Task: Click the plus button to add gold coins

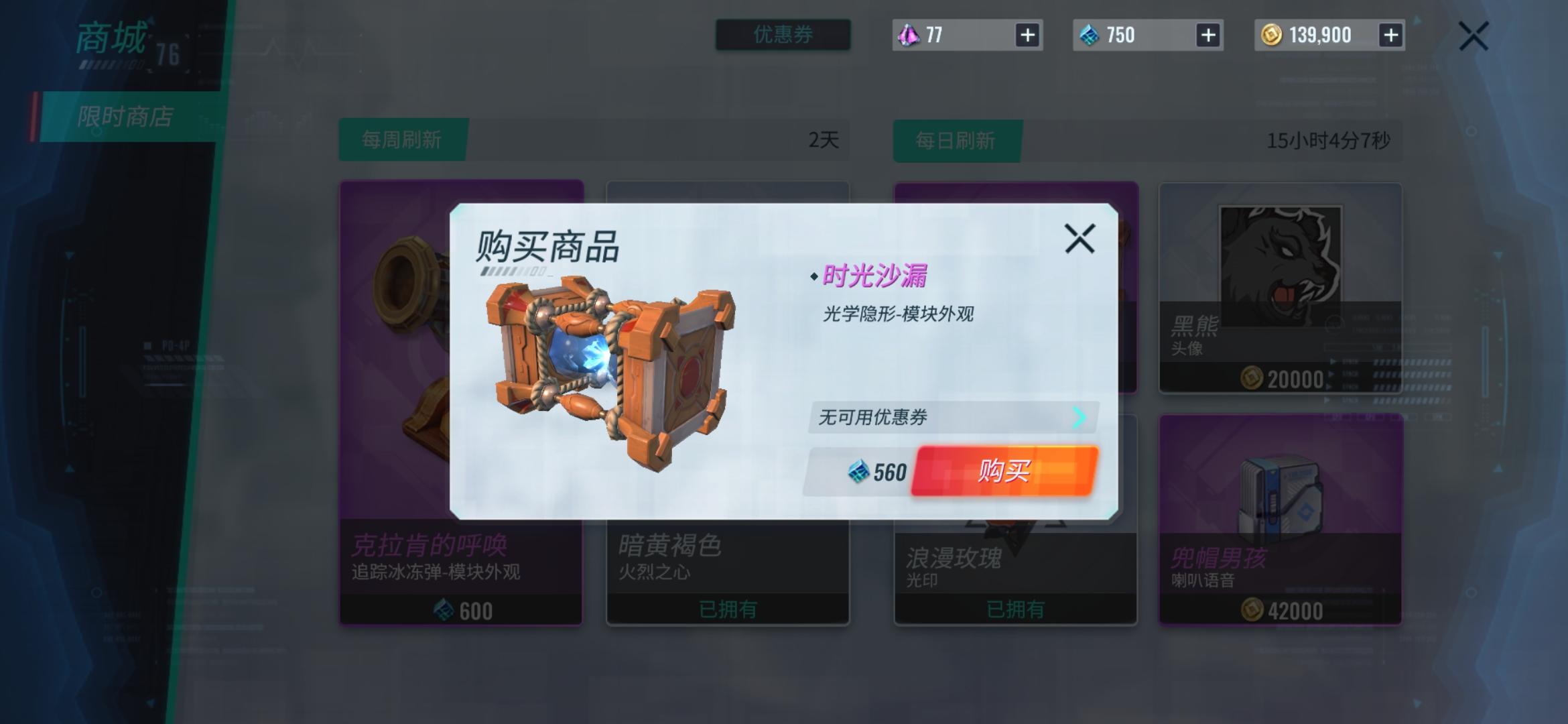Action: [1390, 35]
